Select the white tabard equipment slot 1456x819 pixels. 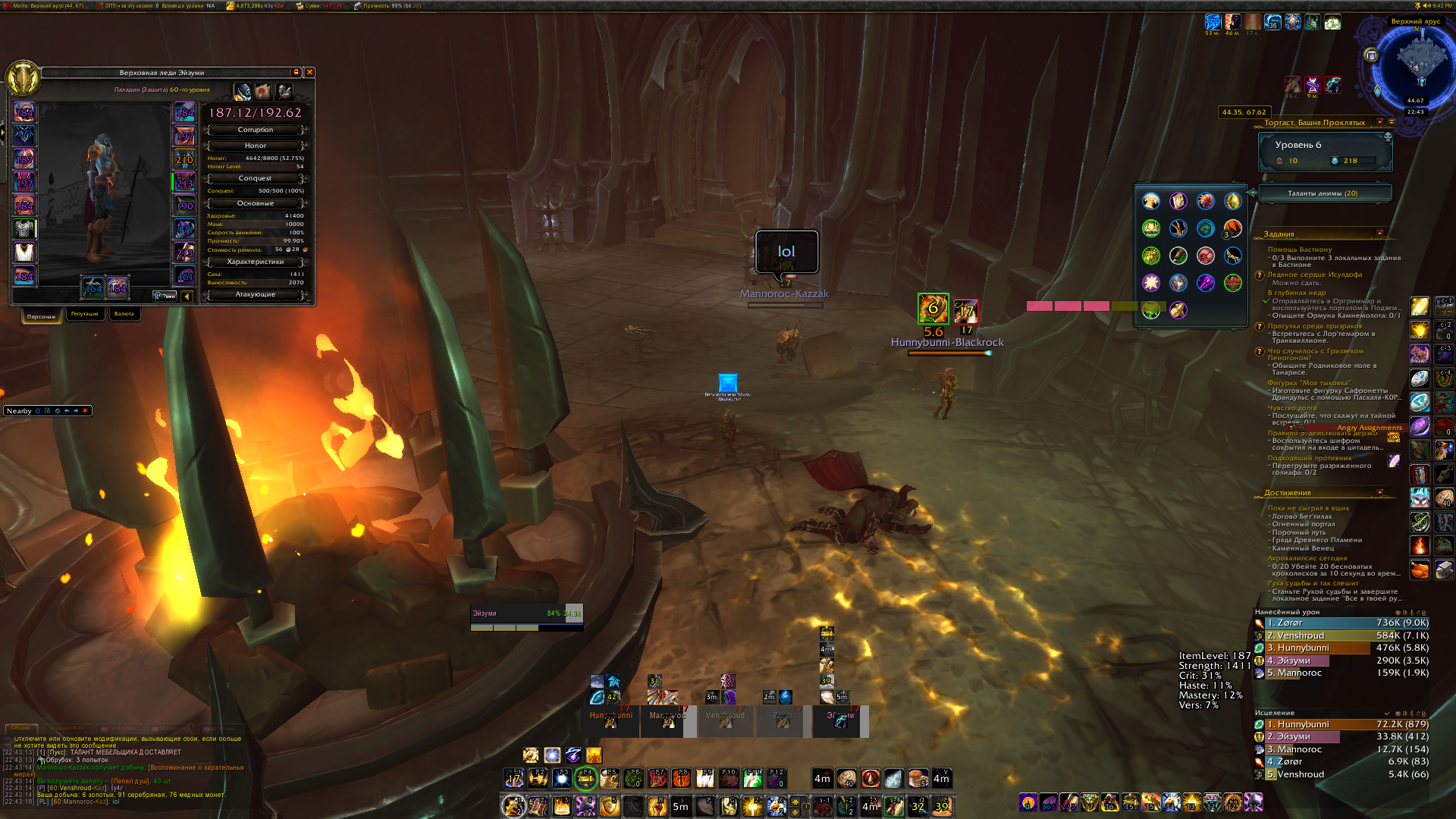pos(24,252)
